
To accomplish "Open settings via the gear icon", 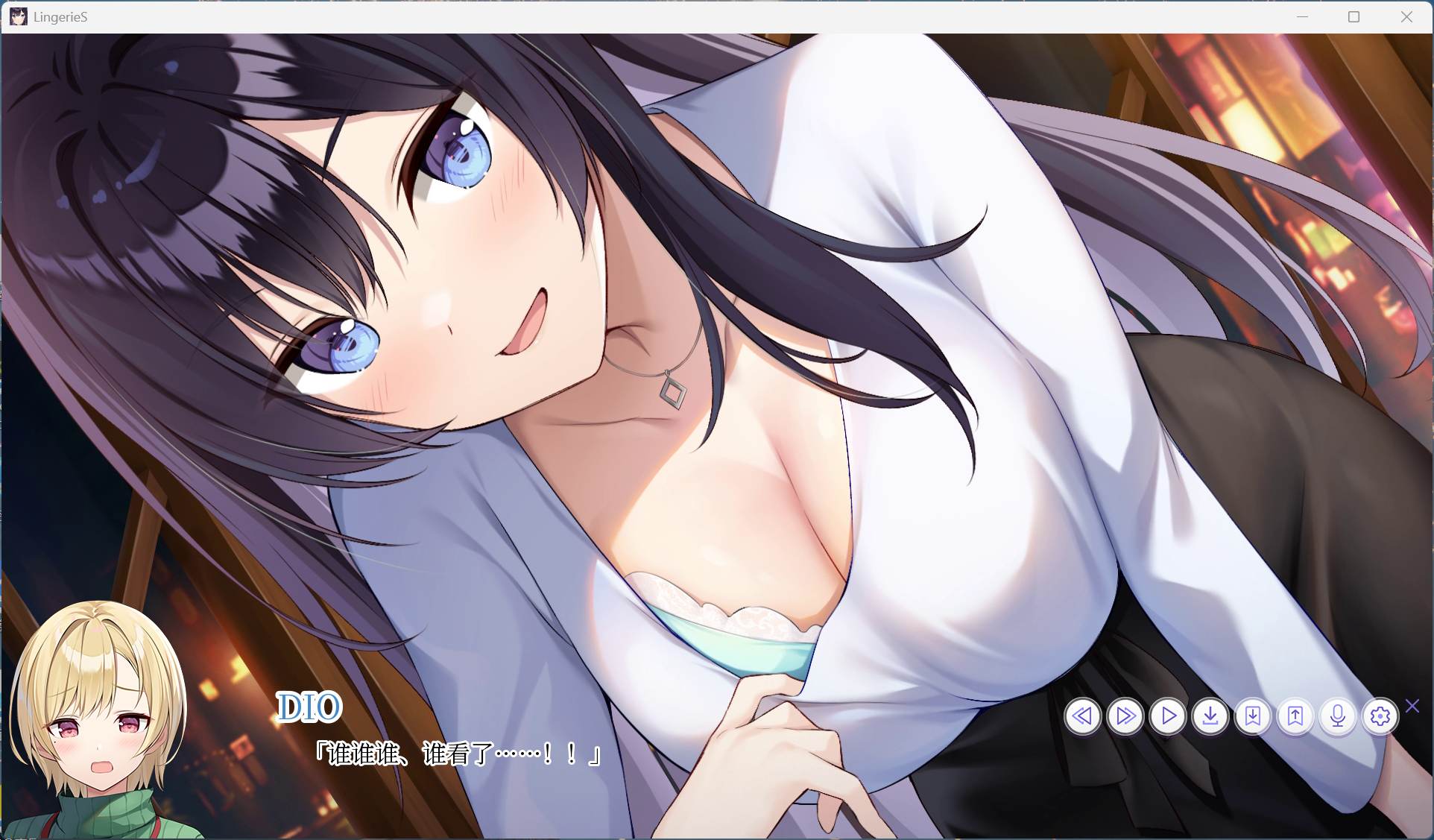I will (x=1380, y=716).
